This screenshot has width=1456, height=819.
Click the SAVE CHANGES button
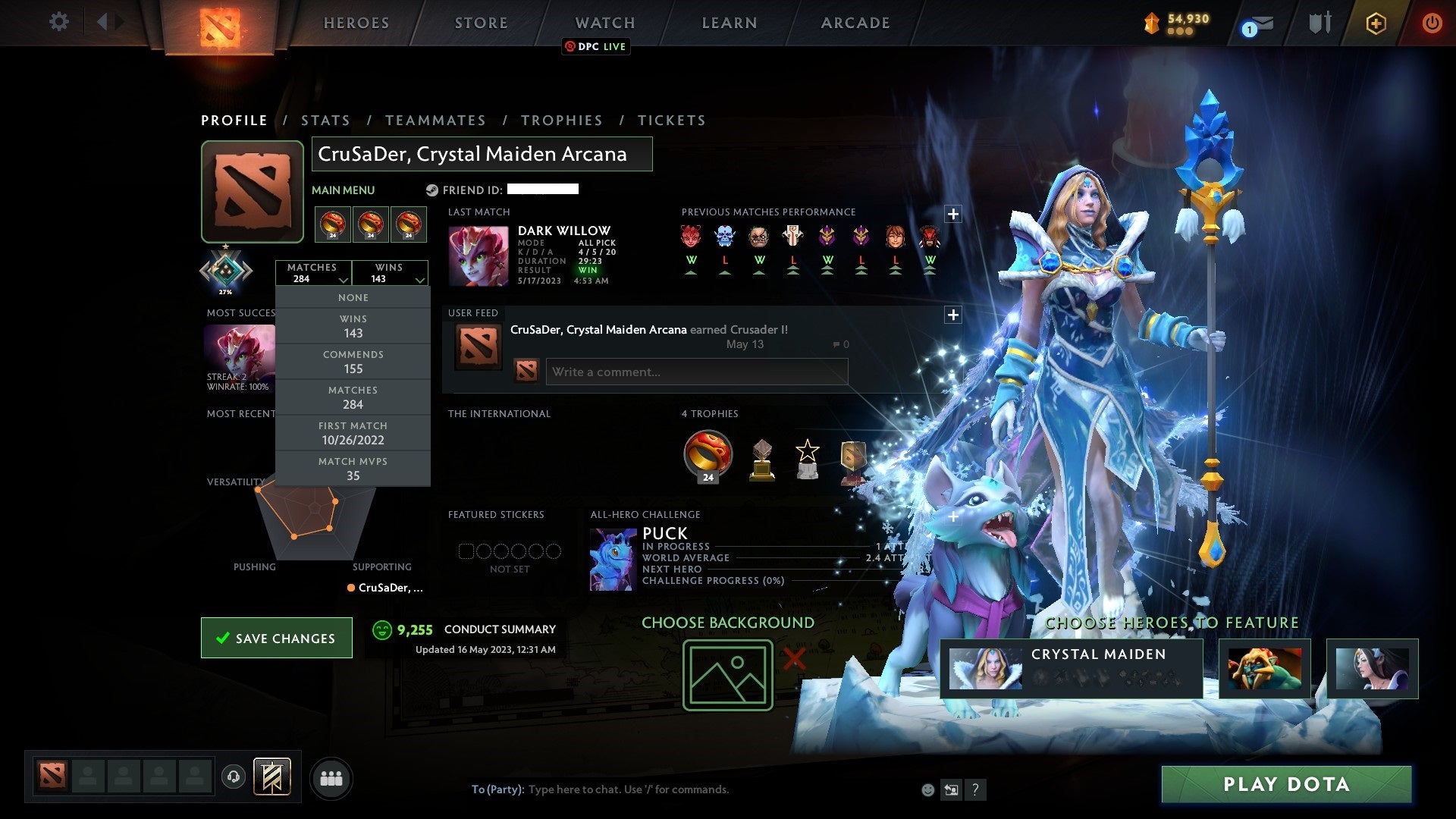tap(276, 638)
